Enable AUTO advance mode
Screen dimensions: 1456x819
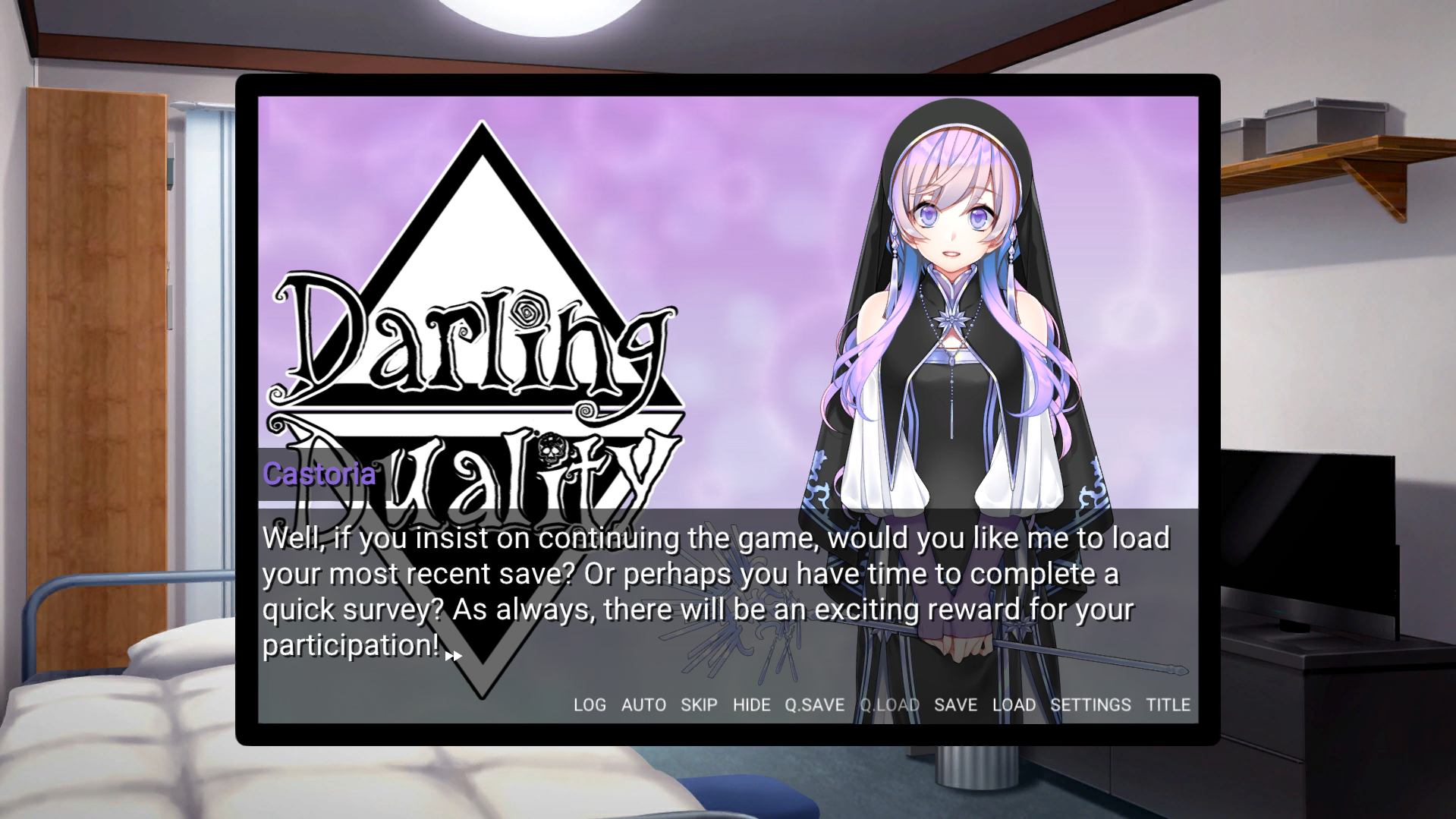click(643, 704)
